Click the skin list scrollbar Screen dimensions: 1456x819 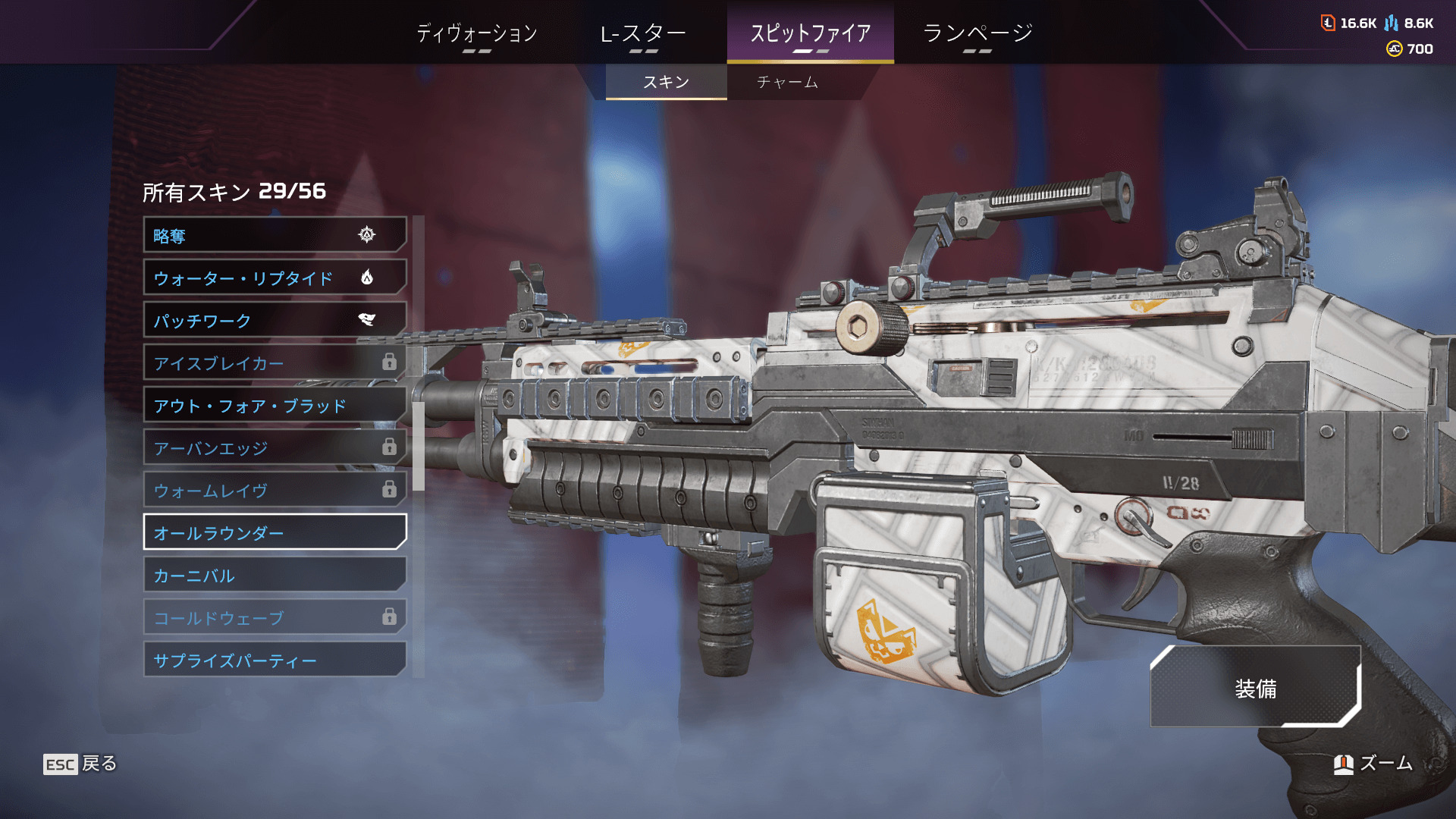418,446
